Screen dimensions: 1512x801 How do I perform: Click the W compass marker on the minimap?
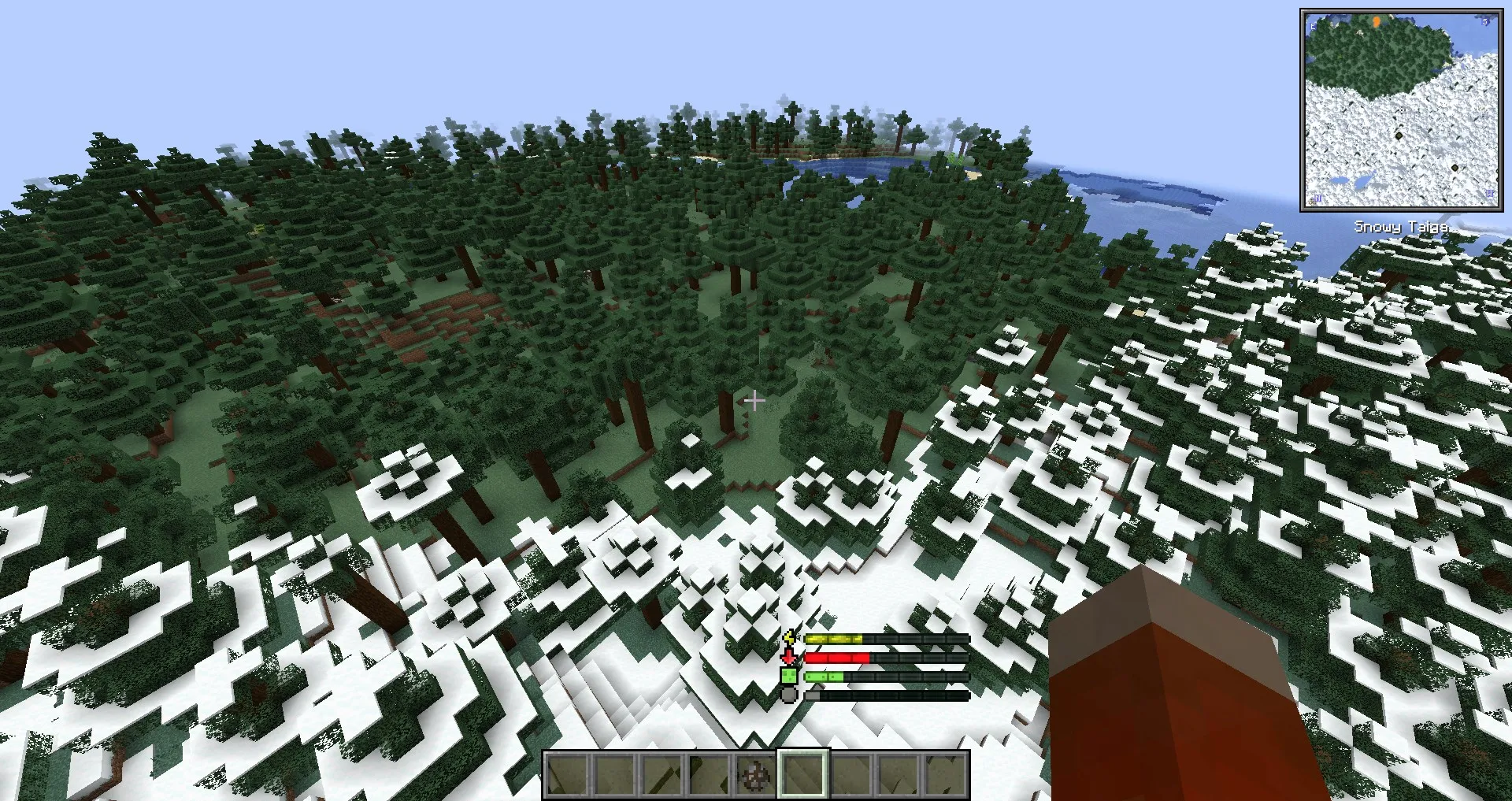1489,193
